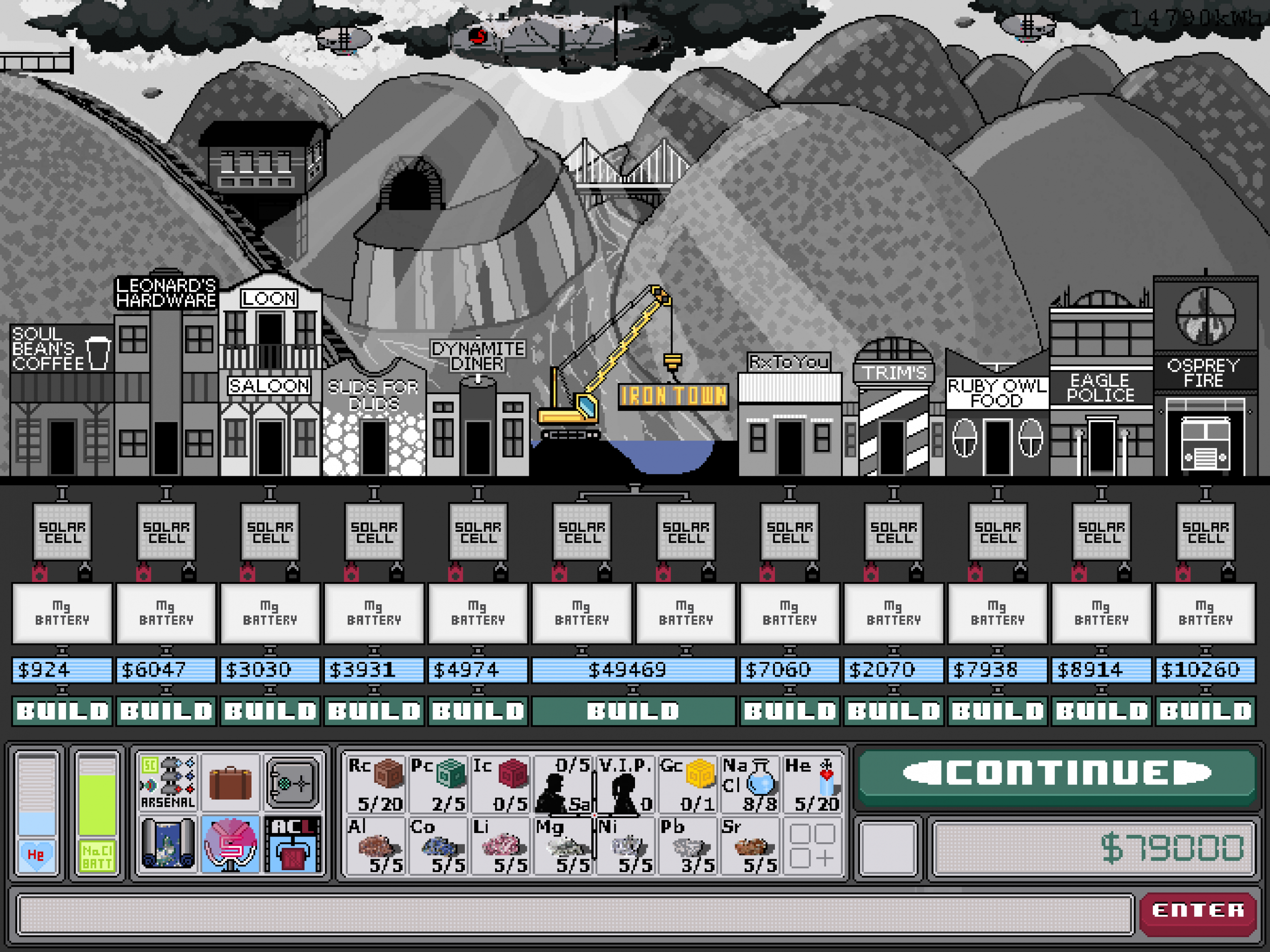
Task: Click the red ENTER button
Action: pyautogui.click(x=1198, y=910)
